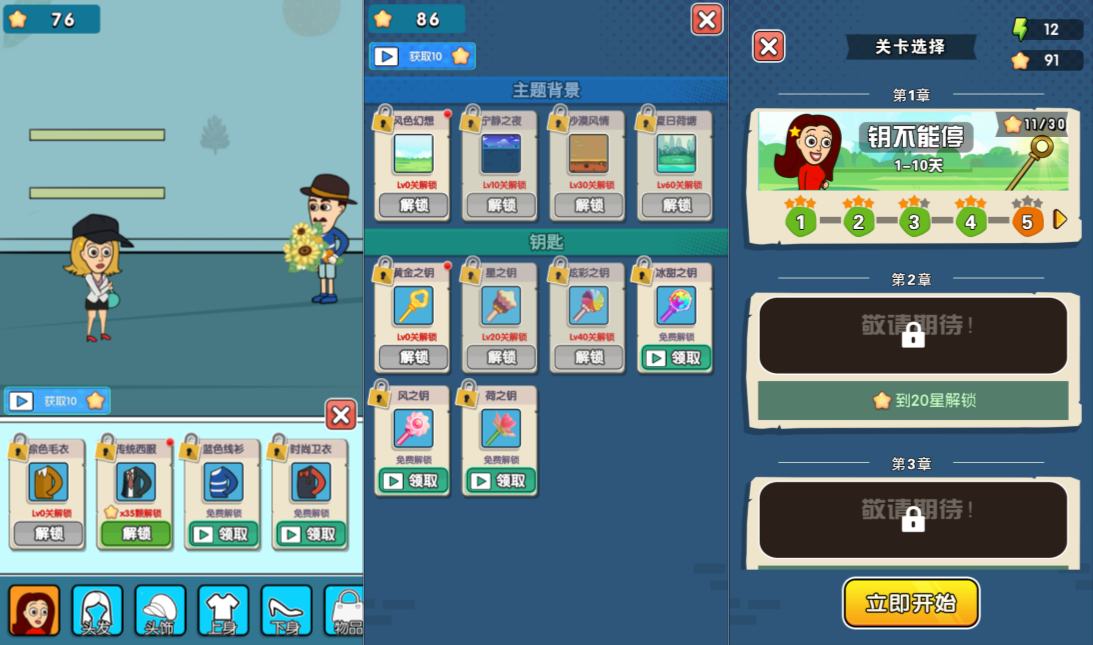The width and height of the screenshot is (1093, 645).
Task: Claim the free 风之钥 key
Action: tap(412, 481)
